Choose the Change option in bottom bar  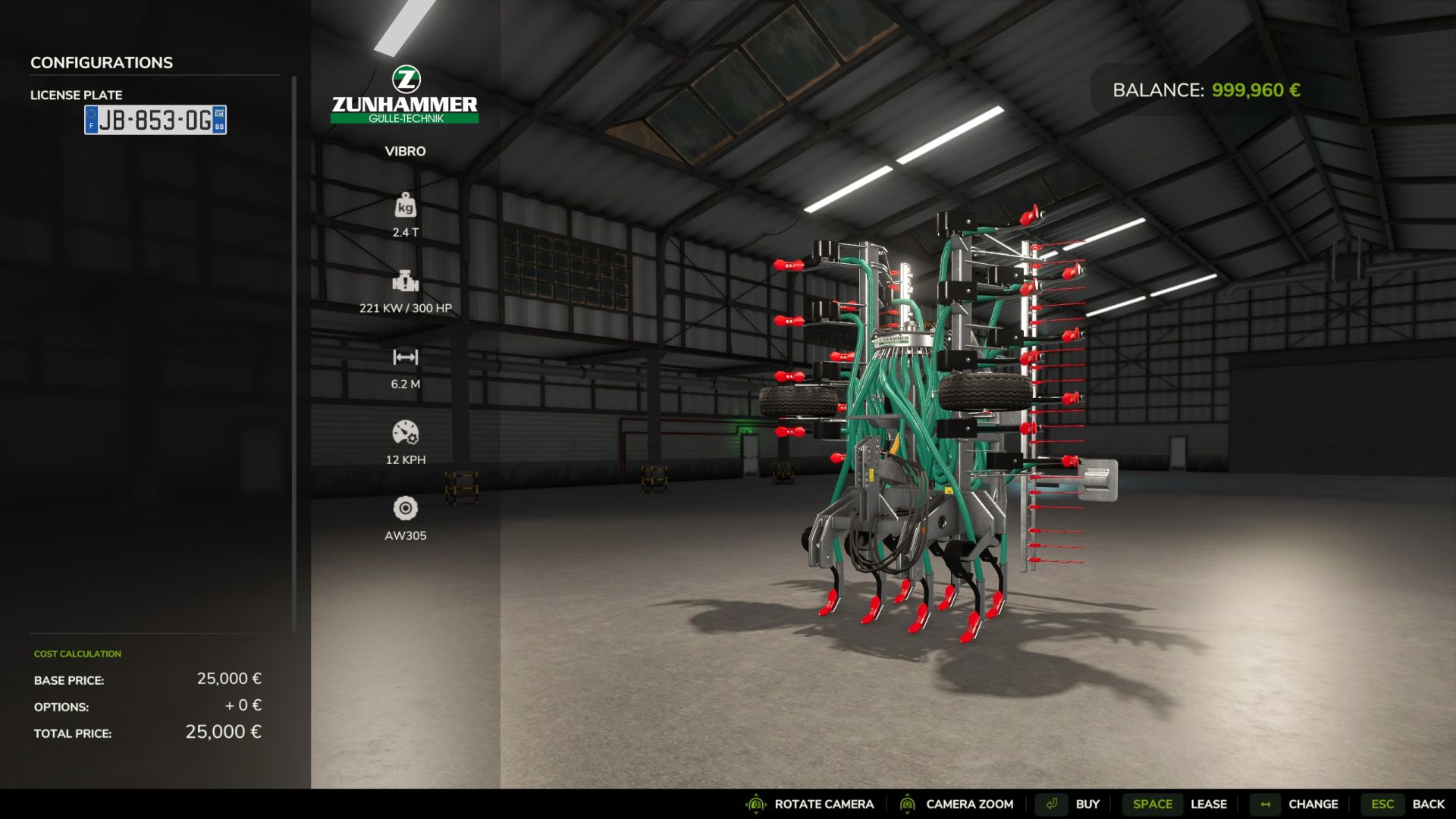[1313, 804]
